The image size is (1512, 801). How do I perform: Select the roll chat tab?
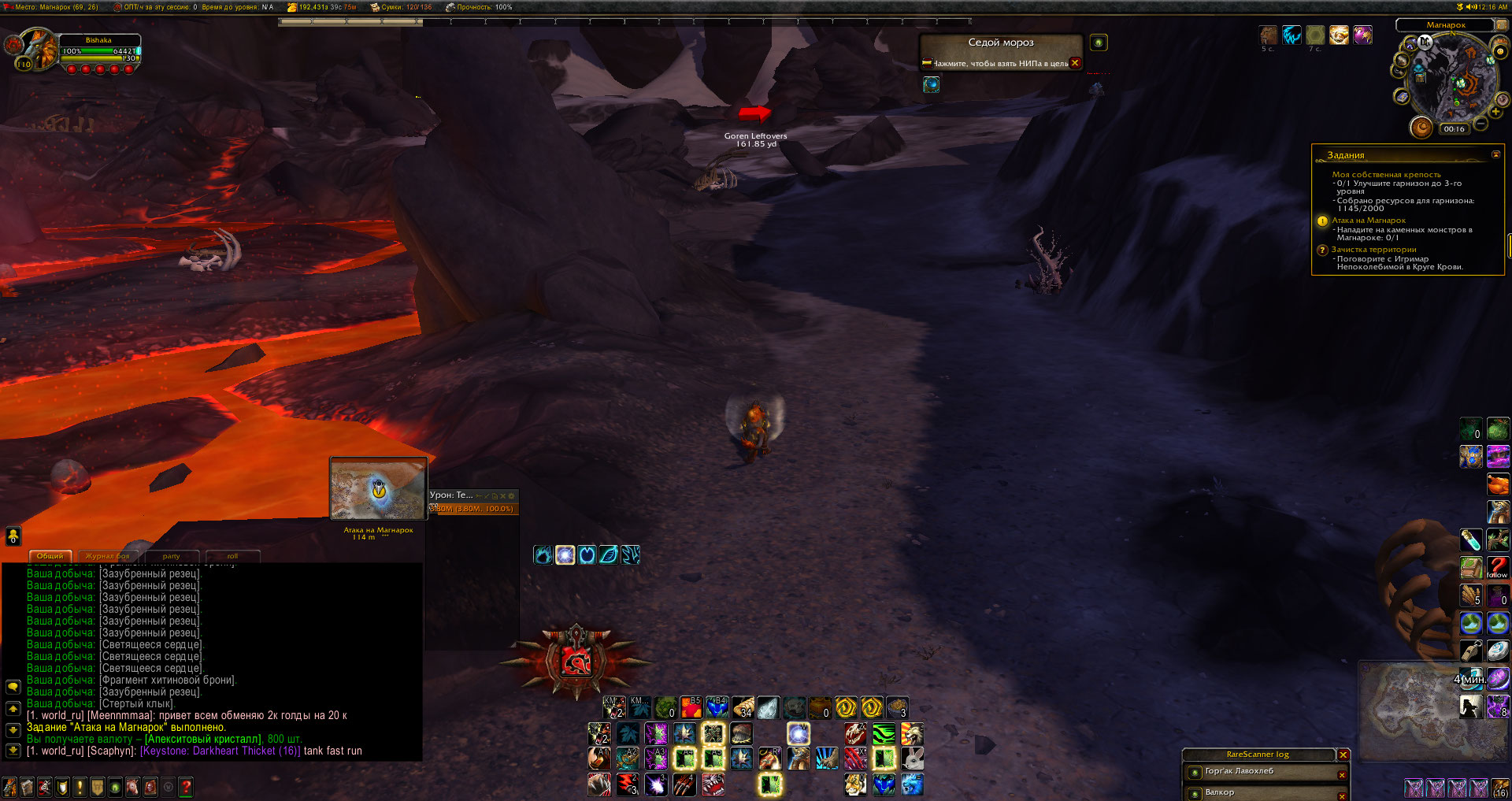coord(232,556)
